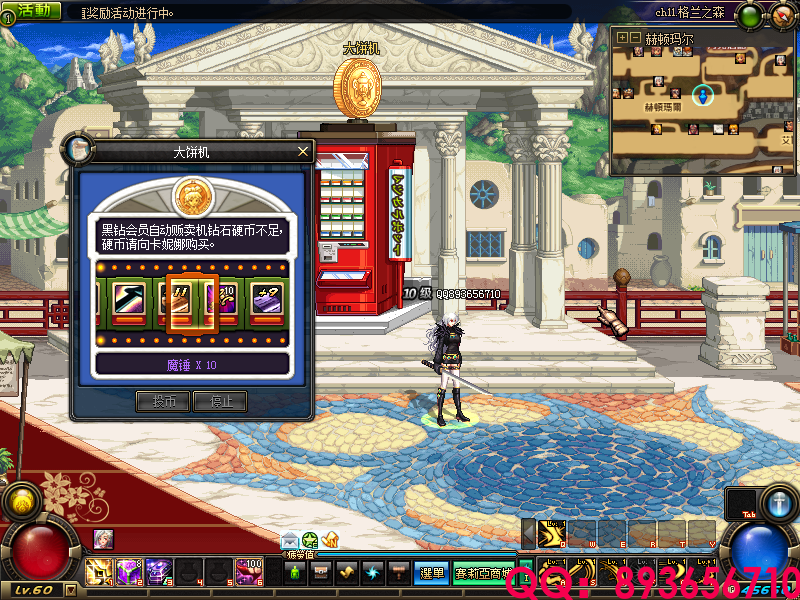Click the level dropdown arrow beside Lv.60
This screenshot has height=600, width=800.
coord(72,590)
